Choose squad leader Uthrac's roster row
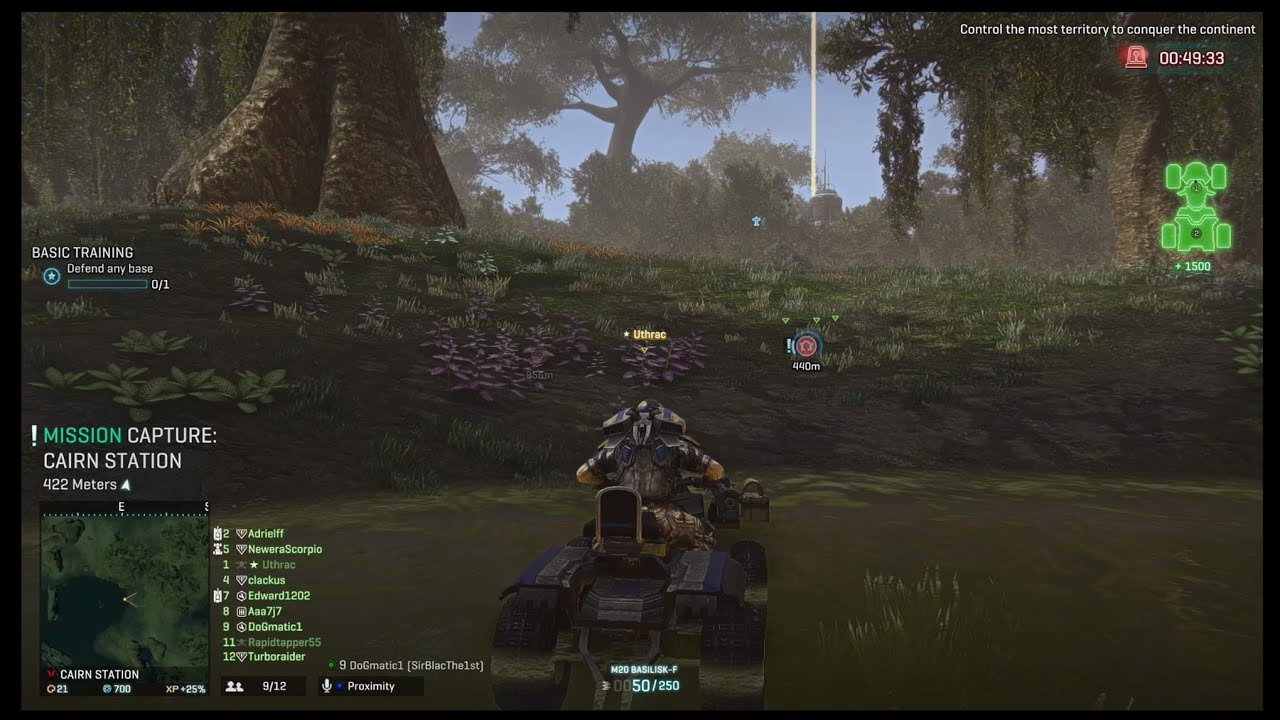Viewport: 1280px width, 720px height. pos(278,565)
